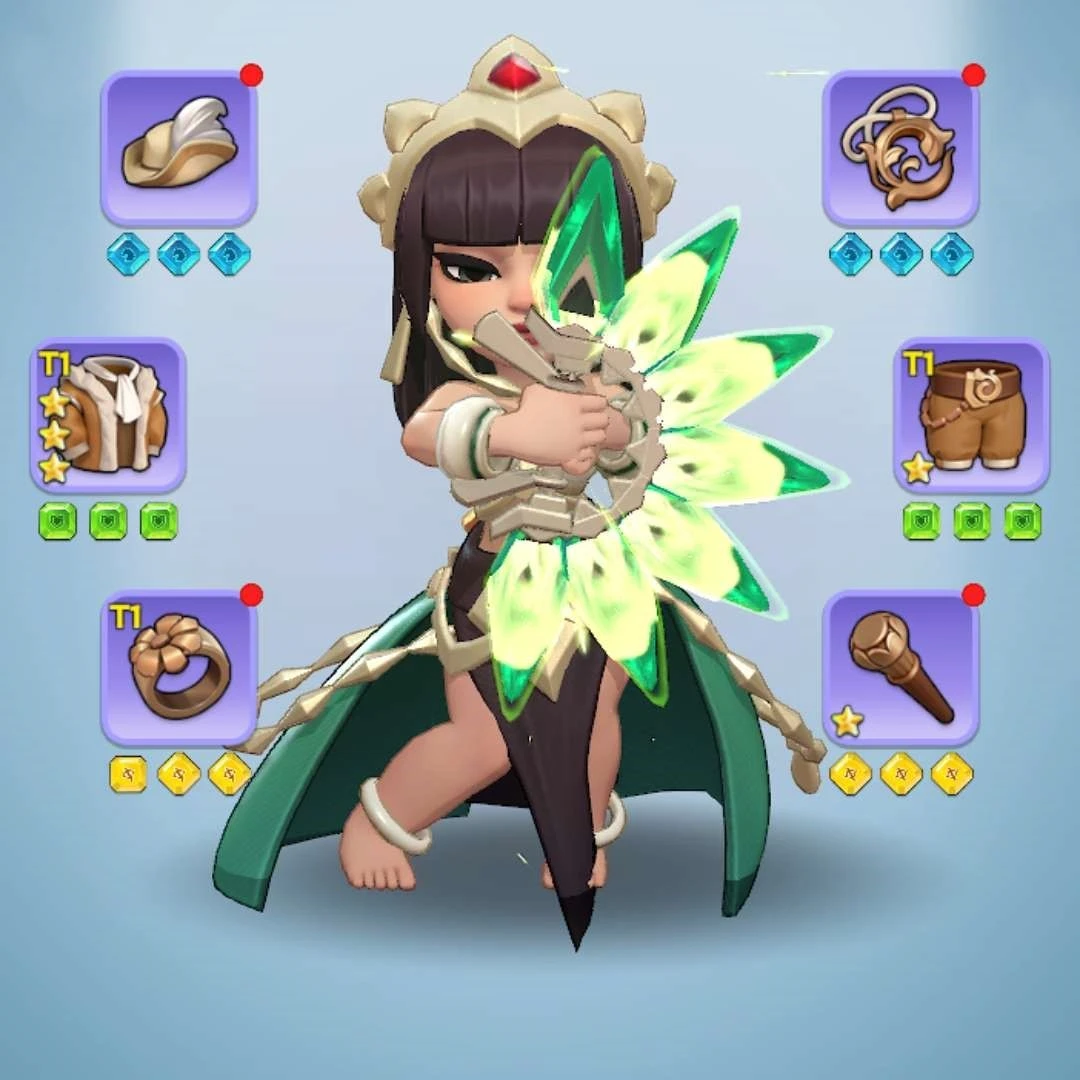Open the bronze flower ring slot
The width and height of the screenshot is (1080, 1080).
point(179,668)
